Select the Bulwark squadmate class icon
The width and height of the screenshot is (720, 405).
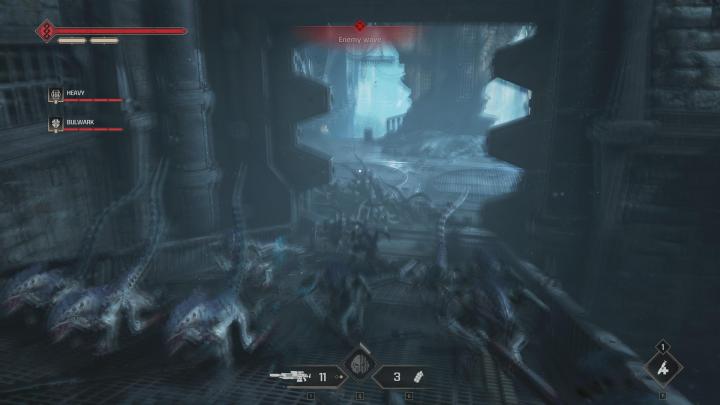click(x=56, y=125)
